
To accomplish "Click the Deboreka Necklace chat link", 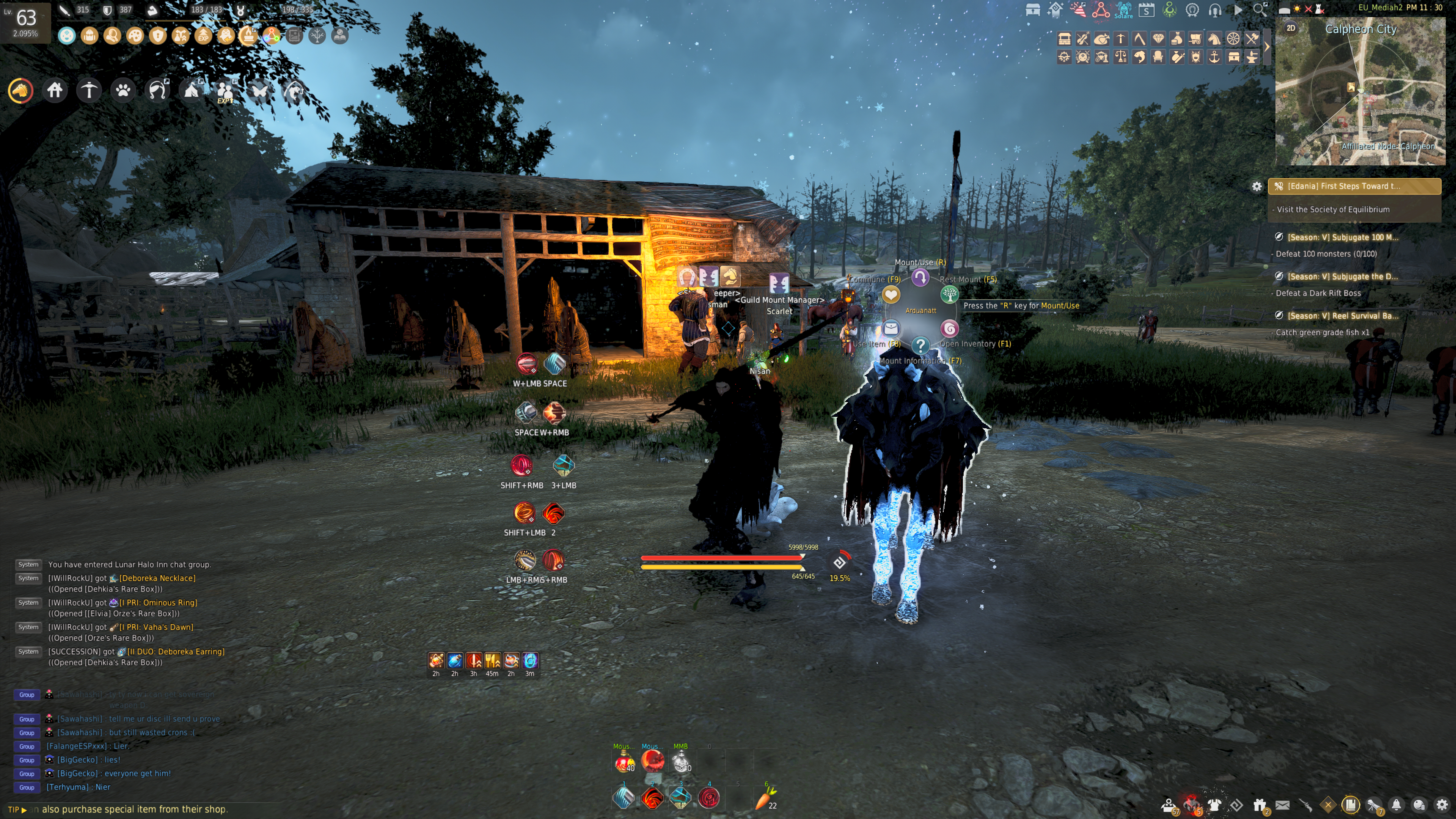I will [x=157, y=578].
